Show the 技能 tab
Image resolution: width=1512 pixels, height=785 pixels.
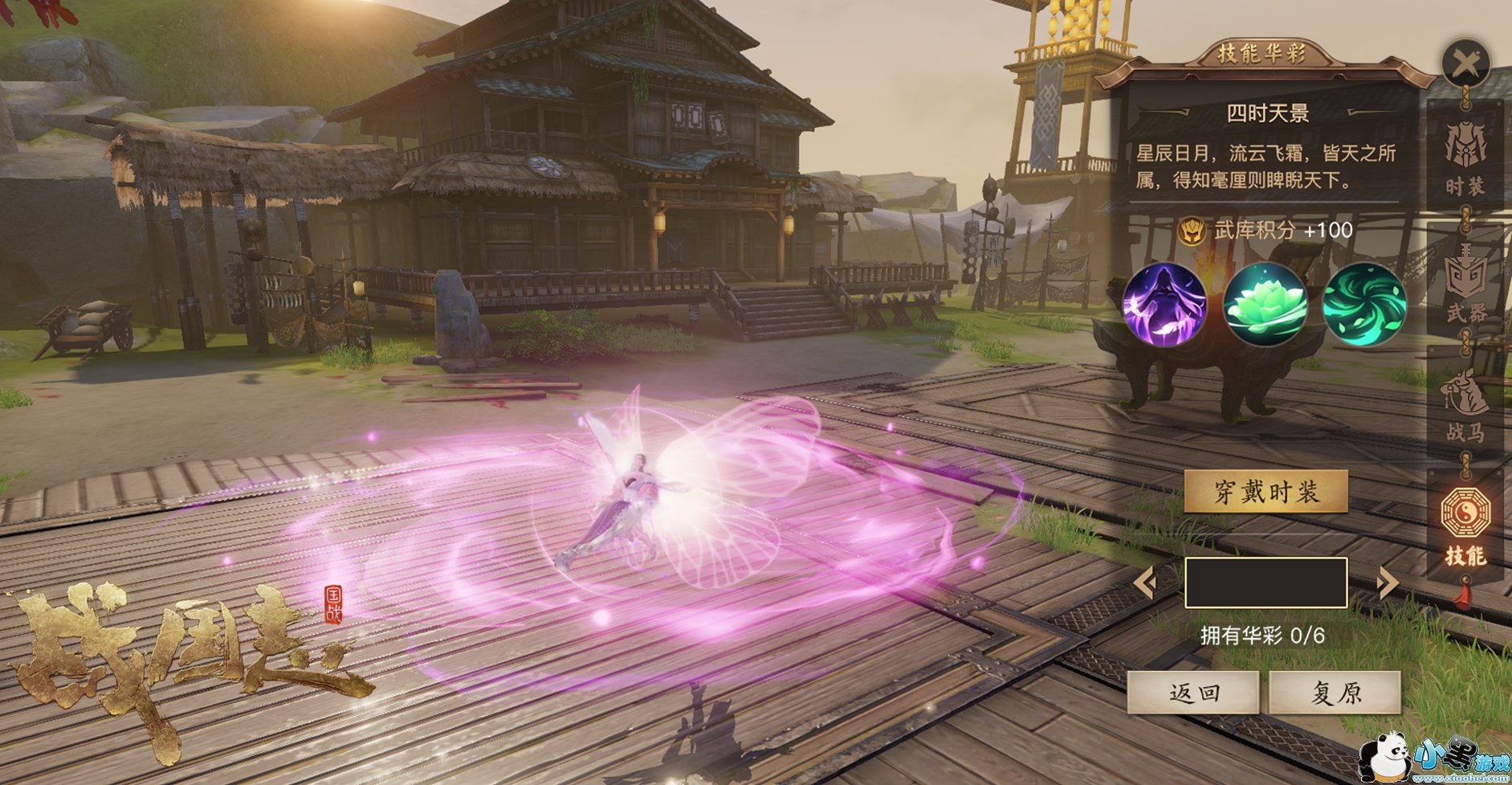[x=1465, y=525]
